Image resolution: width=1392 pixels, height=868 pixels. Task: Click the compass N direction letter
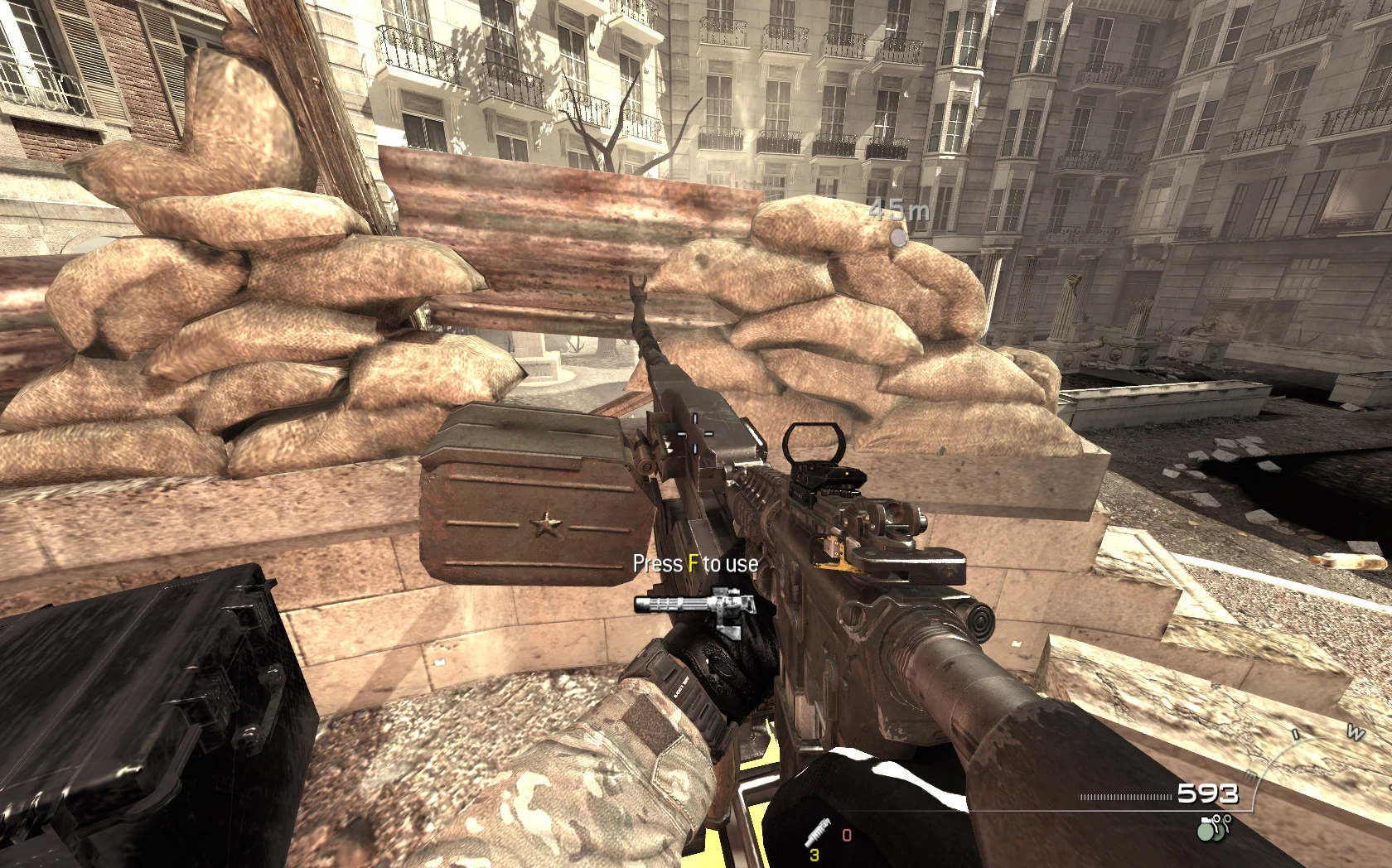pyautogui.click(x=1252, y=776)
